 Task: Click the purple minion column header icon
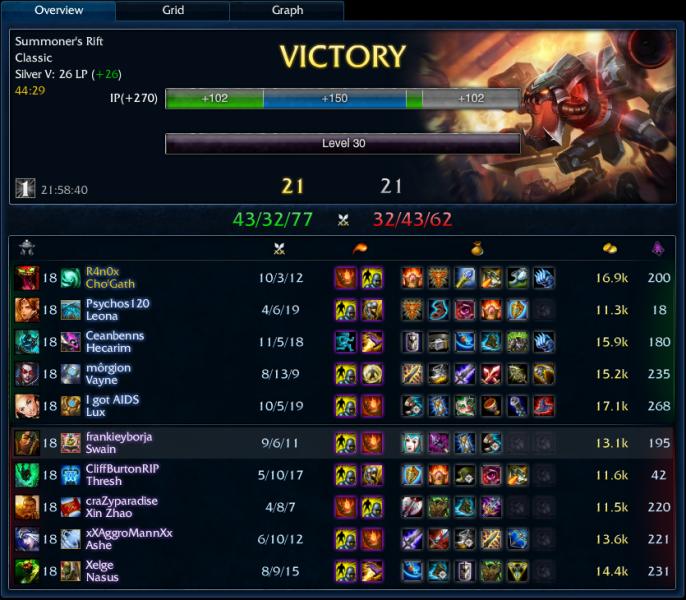click(658, 248)
